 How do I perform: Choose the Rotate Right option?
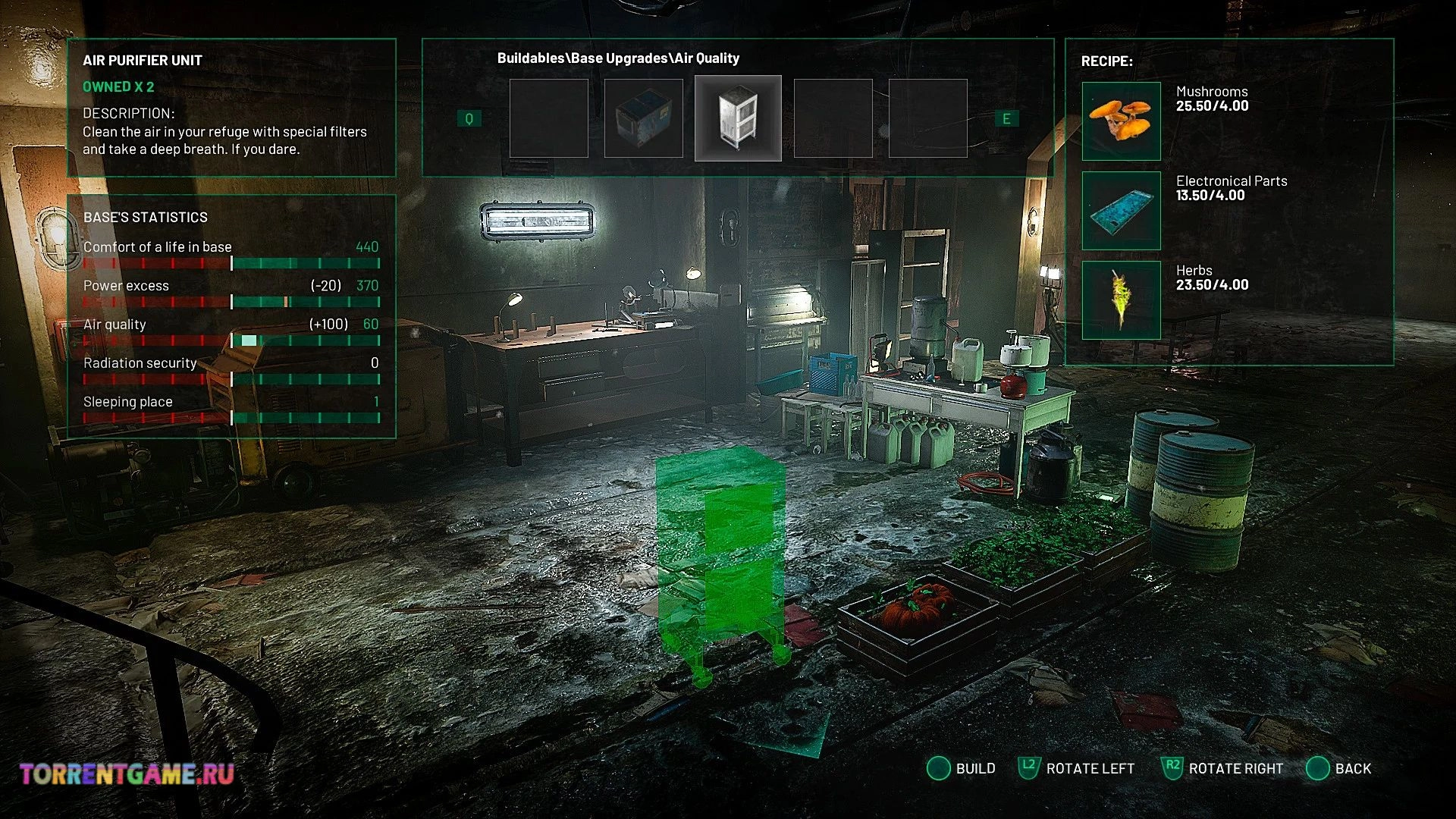[1222, 768]
